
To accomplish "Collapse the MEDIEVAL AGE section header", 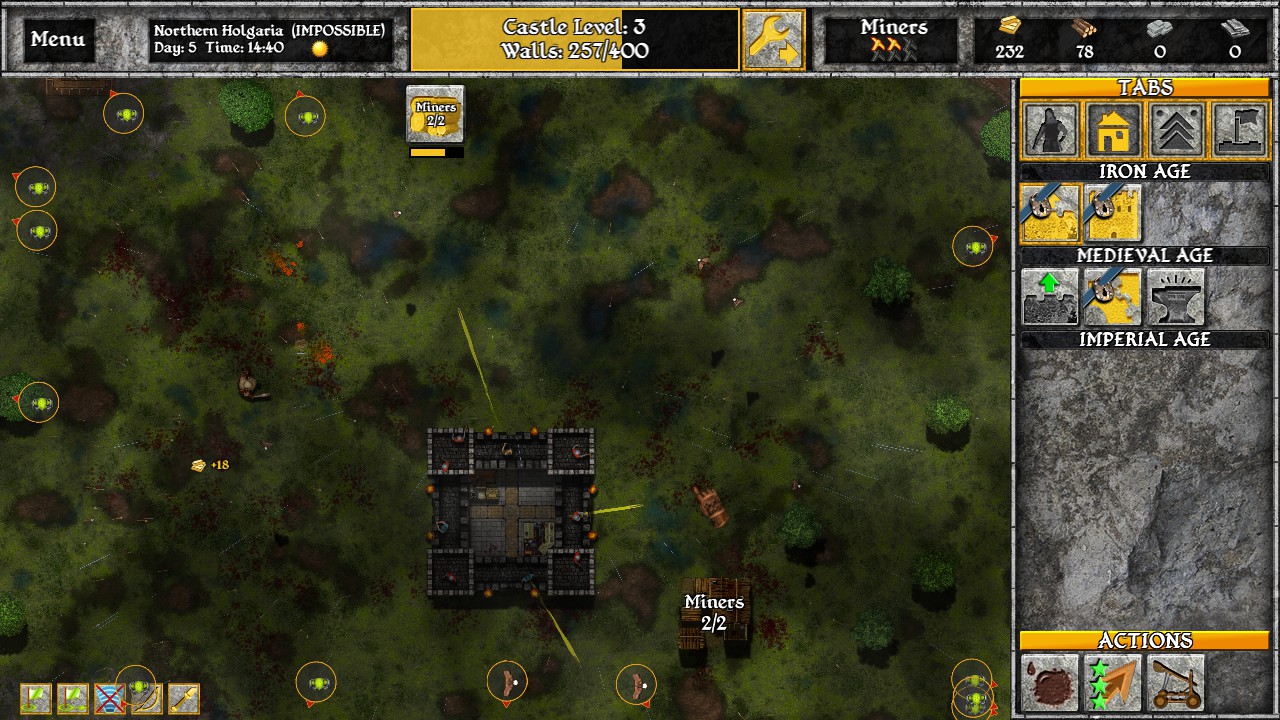I will [x=1144, y=255].
